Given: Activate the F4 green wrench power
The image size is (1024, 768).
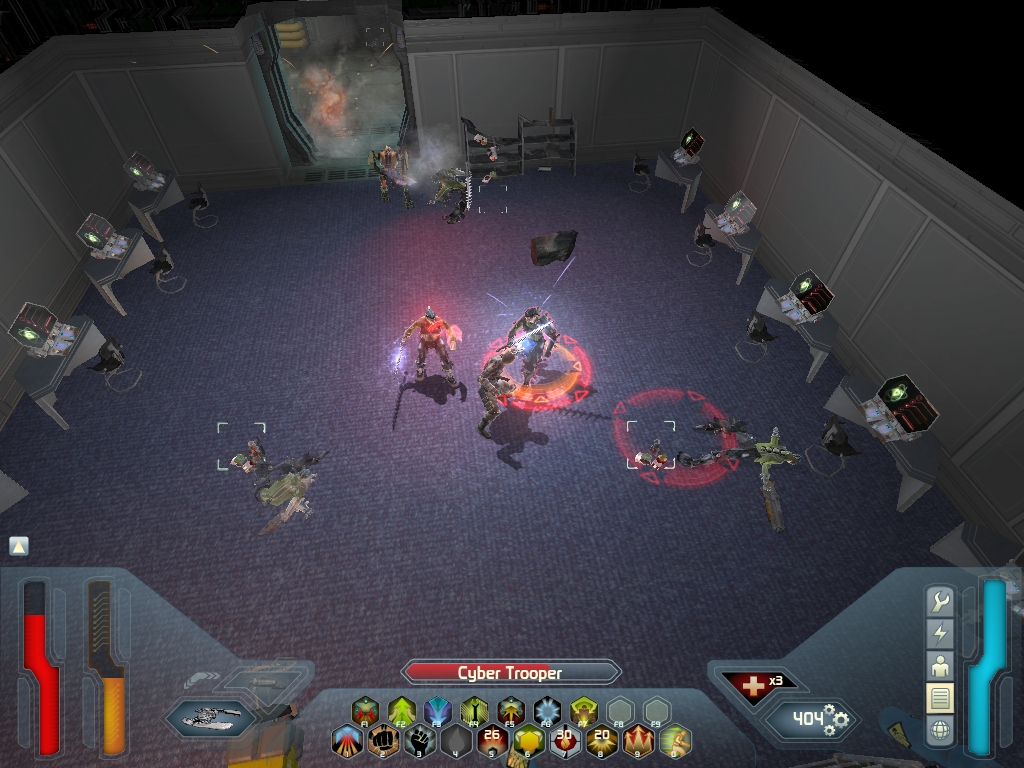Looking at the screenshot, I should [x=474, y=711].
